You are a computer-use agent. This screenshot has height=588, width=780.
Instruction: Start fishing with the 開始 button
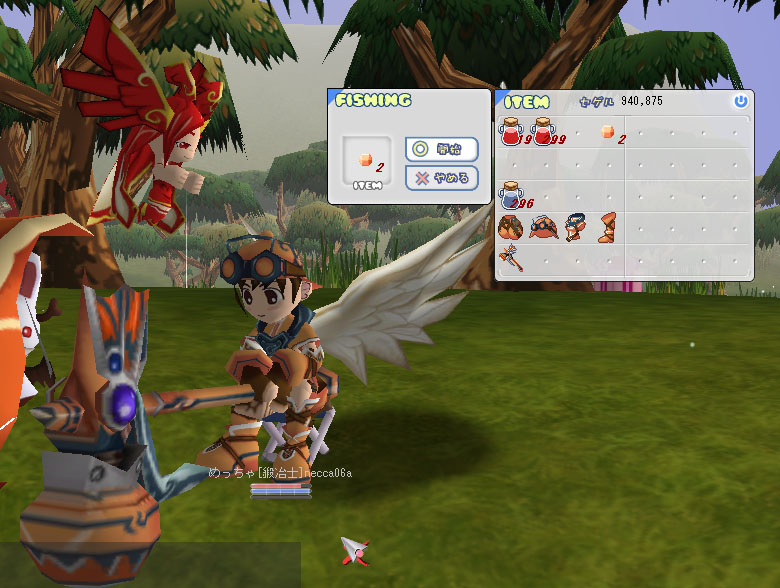(x=441, y=149)
